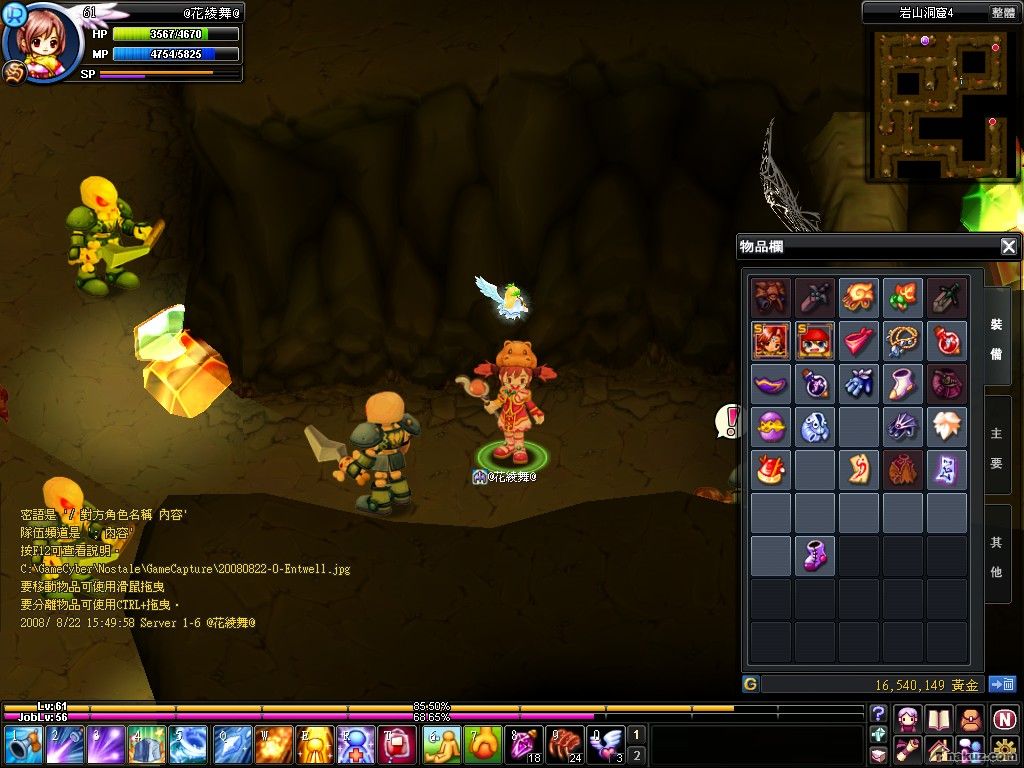
Task: Use the megaphone skill in hotbar slot 1
Action: pos(24,745)
